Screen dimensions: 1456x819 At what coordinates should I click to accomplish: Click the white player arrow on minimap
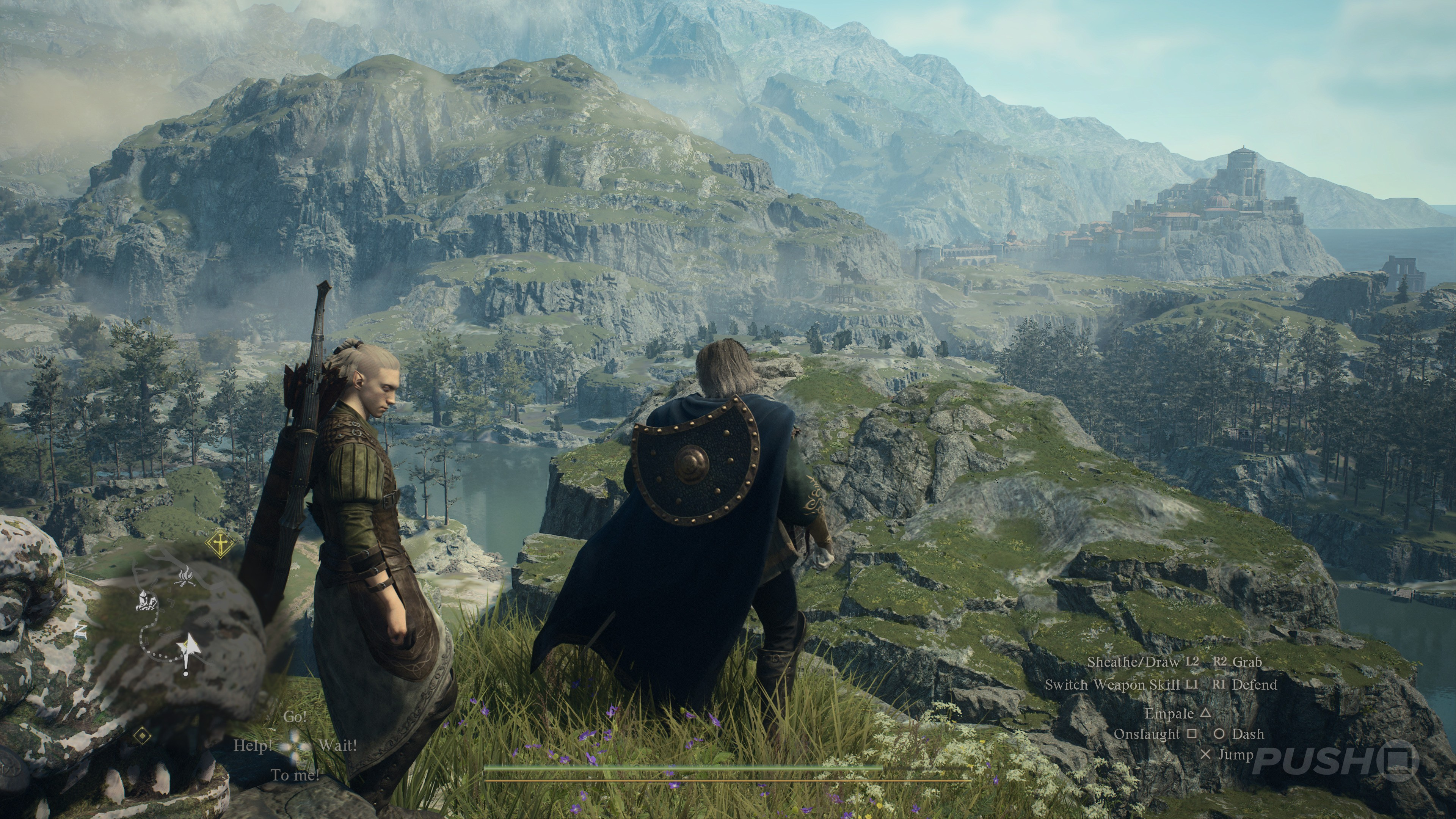click(188, 646)
